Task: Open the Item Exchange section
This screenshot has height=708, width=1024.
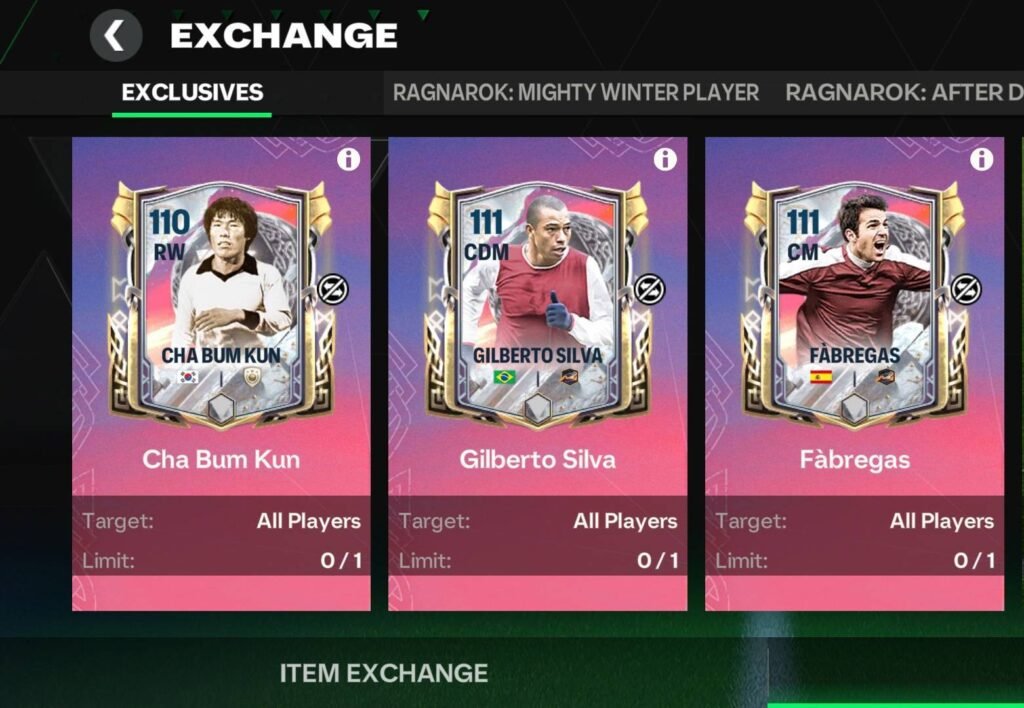Action: [x=383, y=673]
